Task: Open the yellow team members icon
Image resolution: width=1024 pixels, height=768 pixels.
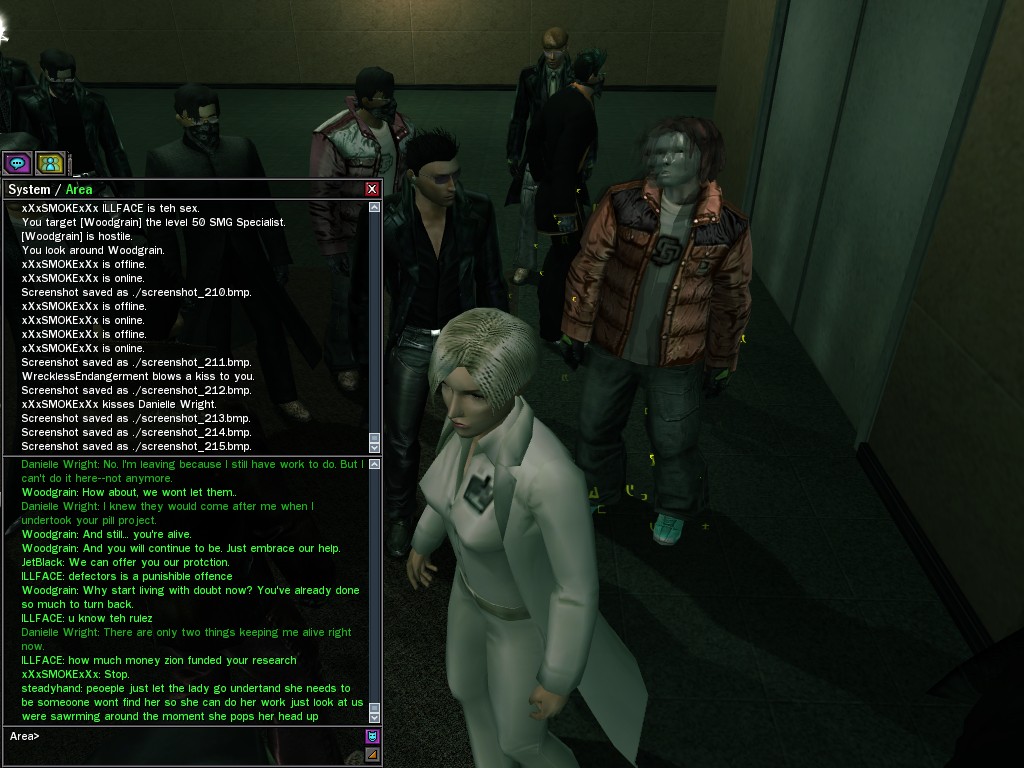Action: (x=50, y=163)
